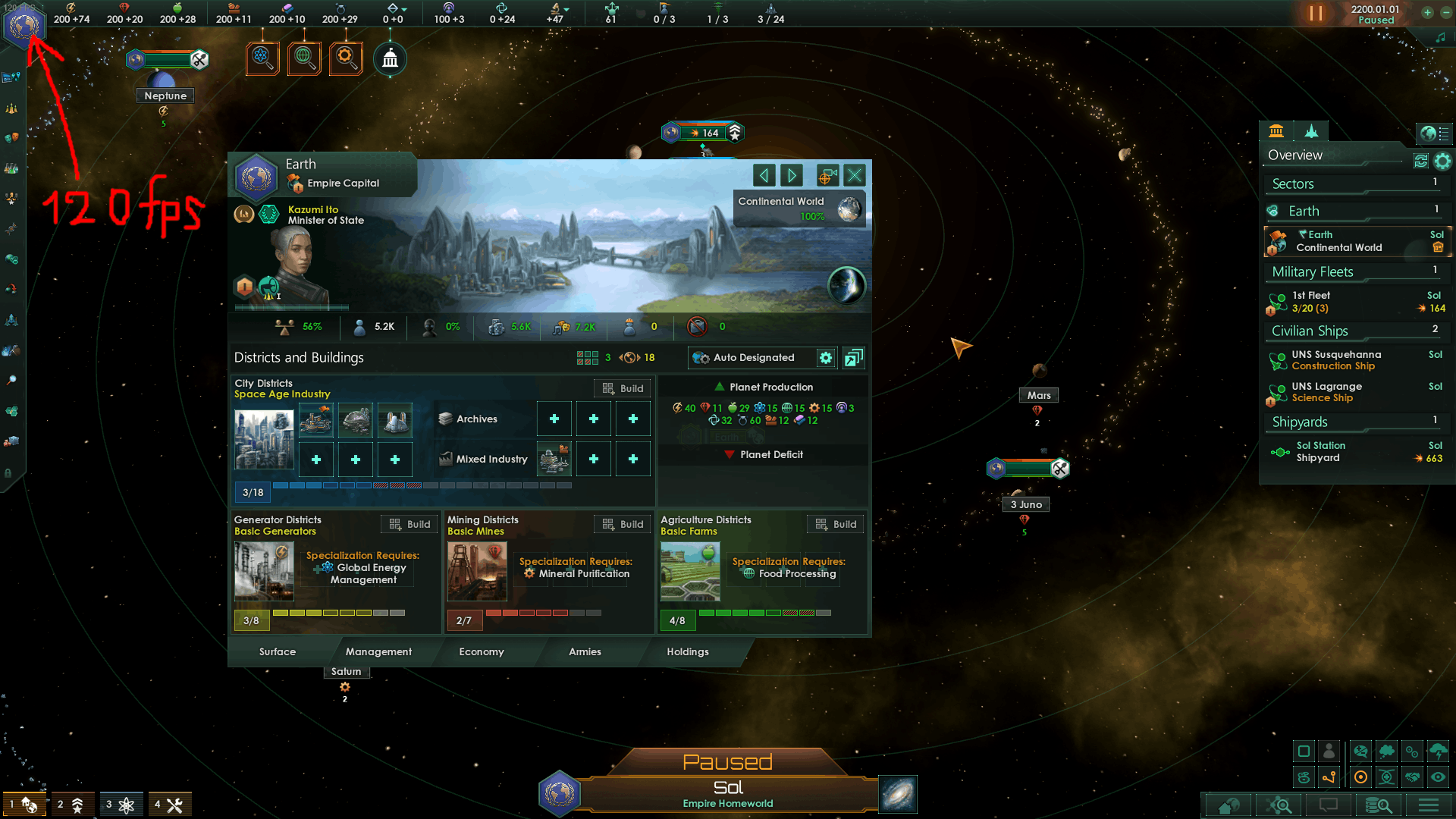Open the empire emblem government menu
The image size is (1456, 819).
[24, 25]
